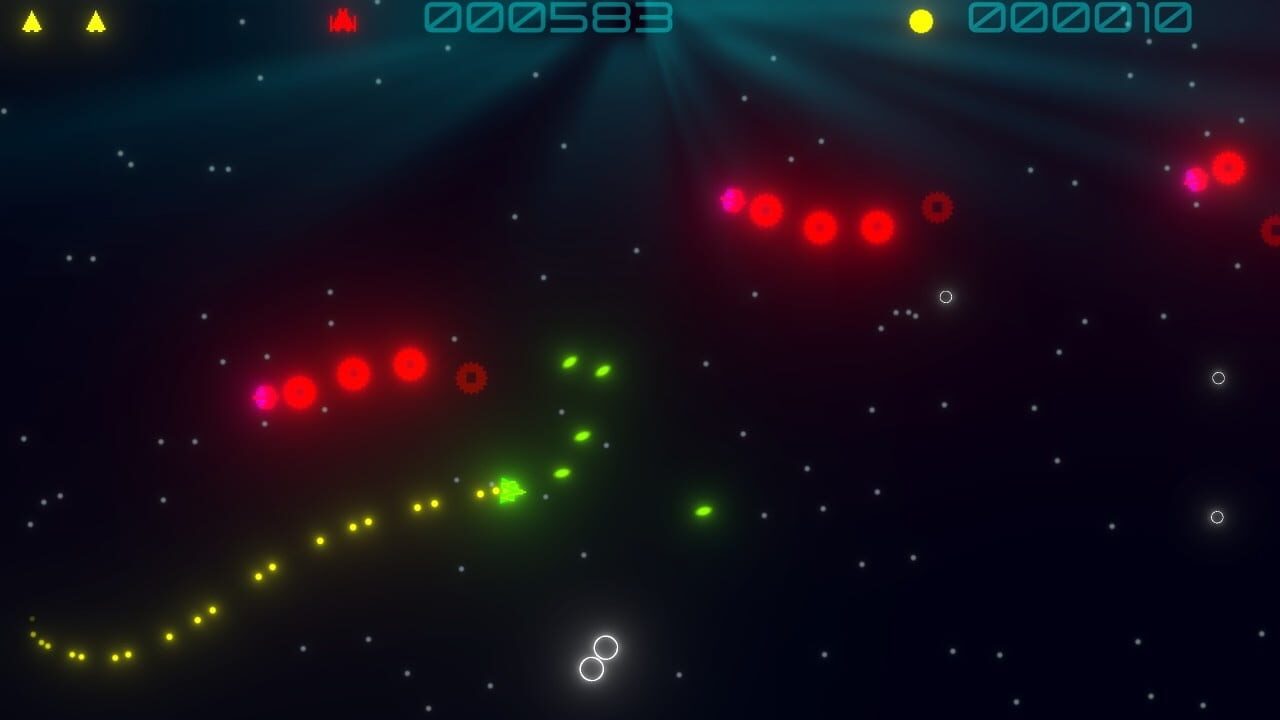
Task: Click the white circle outline near top right stars
Action: [x=945, y=296]
